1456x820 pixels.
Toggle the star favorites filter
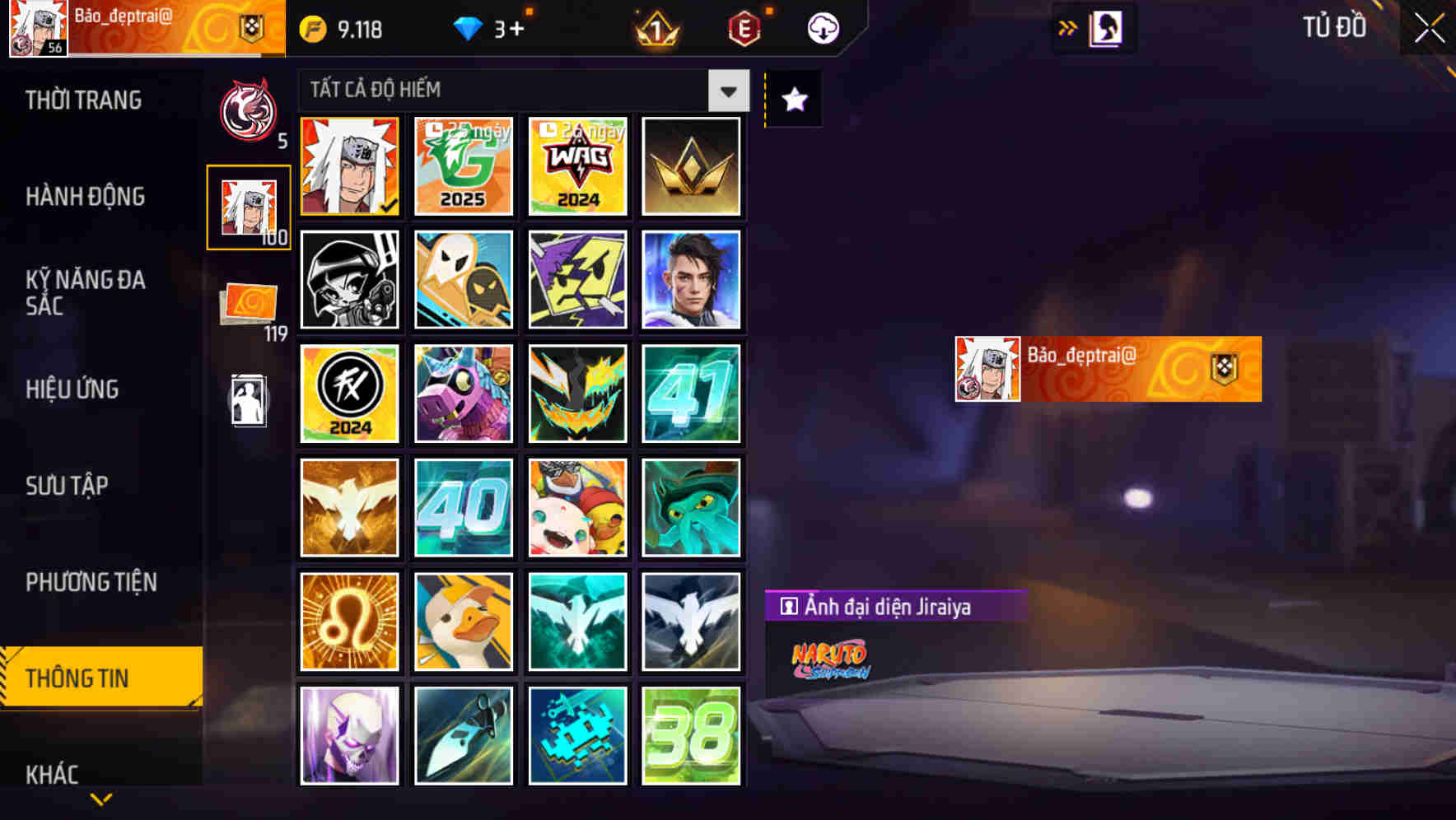(793, 99)
